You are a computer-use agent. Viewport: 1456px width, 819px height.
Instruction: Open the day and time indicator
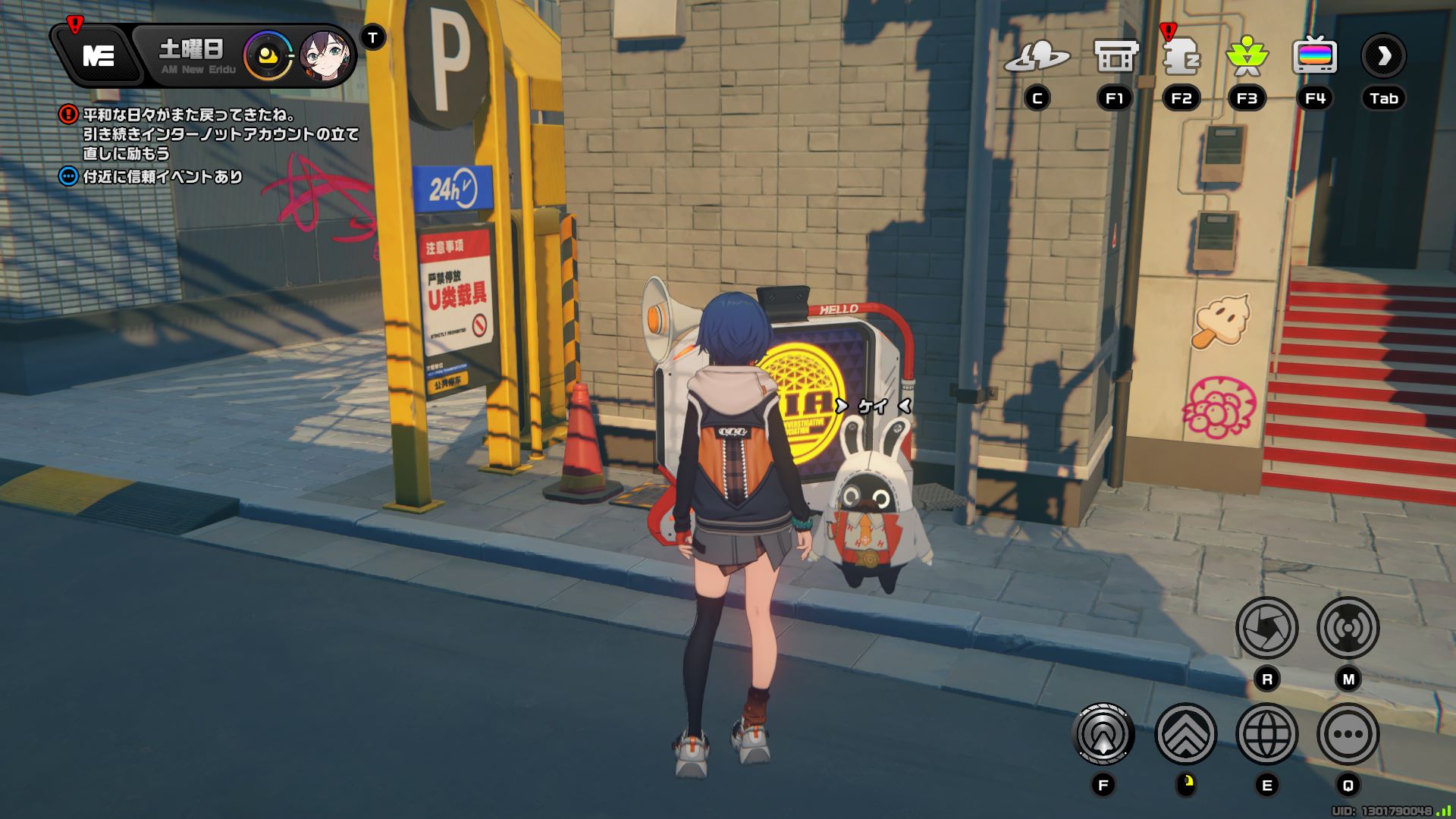coord(193,56)
